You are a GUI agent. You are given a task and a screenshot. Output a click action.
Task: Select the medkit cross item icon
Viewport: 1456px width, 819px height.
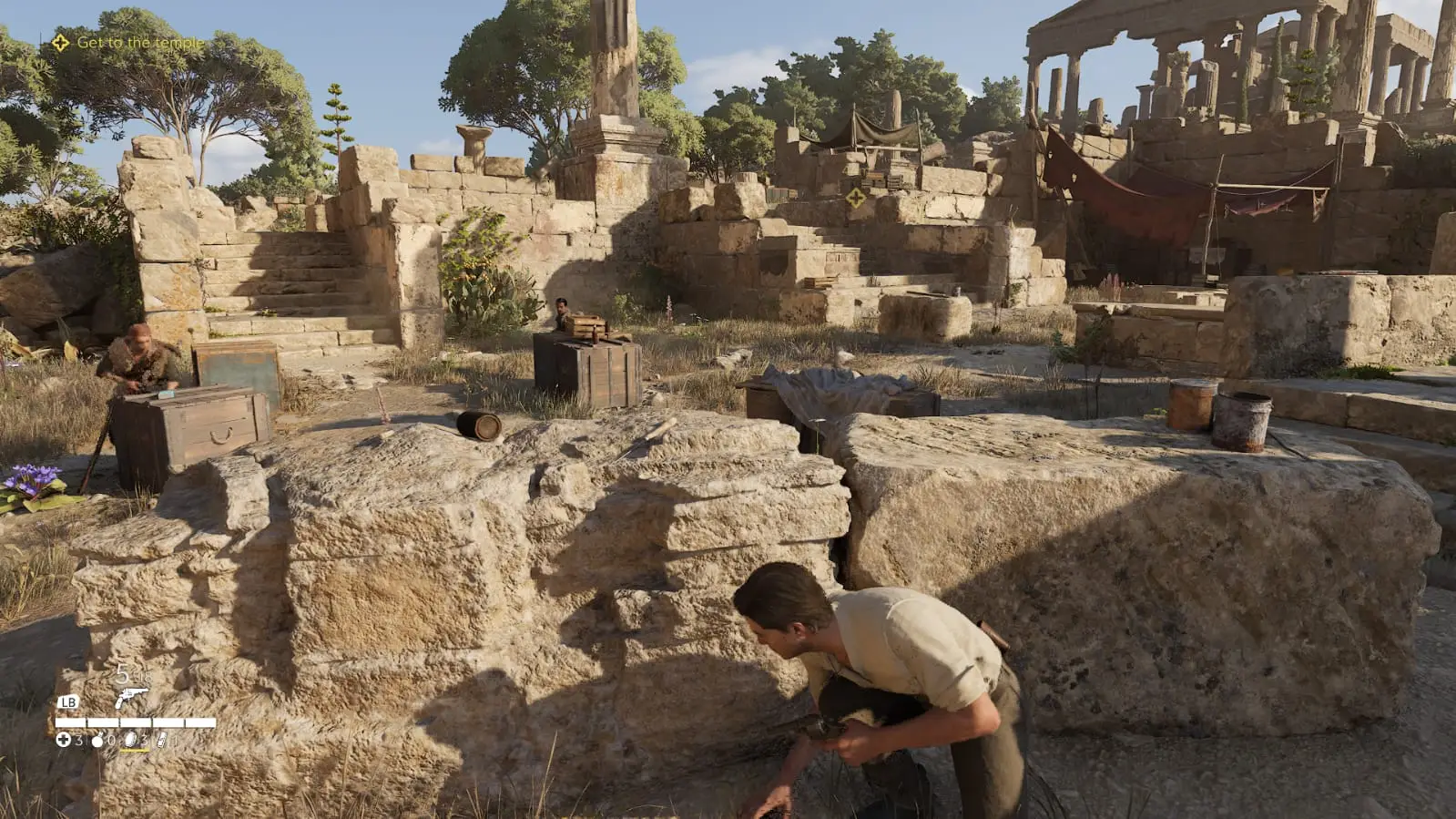(x=63, y=740)
